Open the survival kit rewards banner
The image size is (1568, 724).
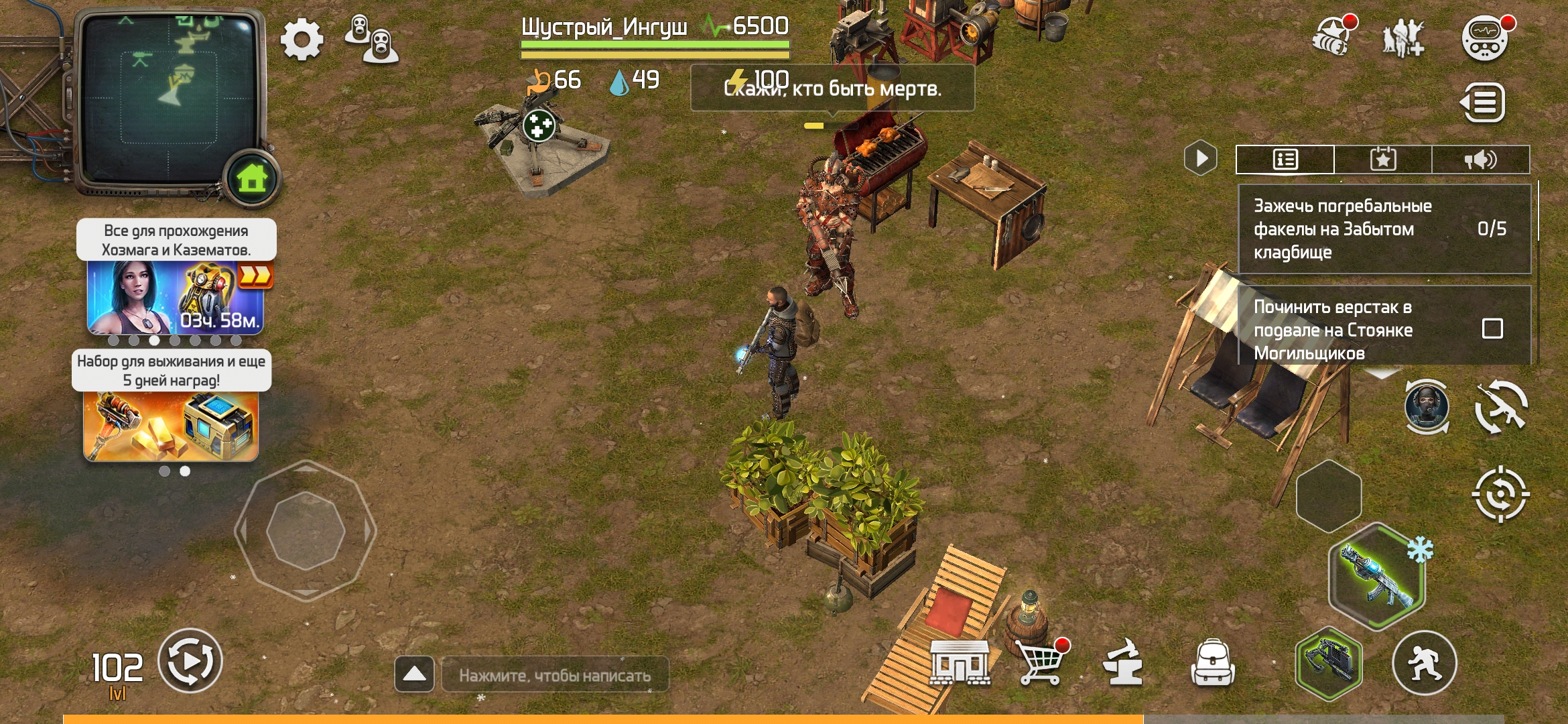point(171,425)
